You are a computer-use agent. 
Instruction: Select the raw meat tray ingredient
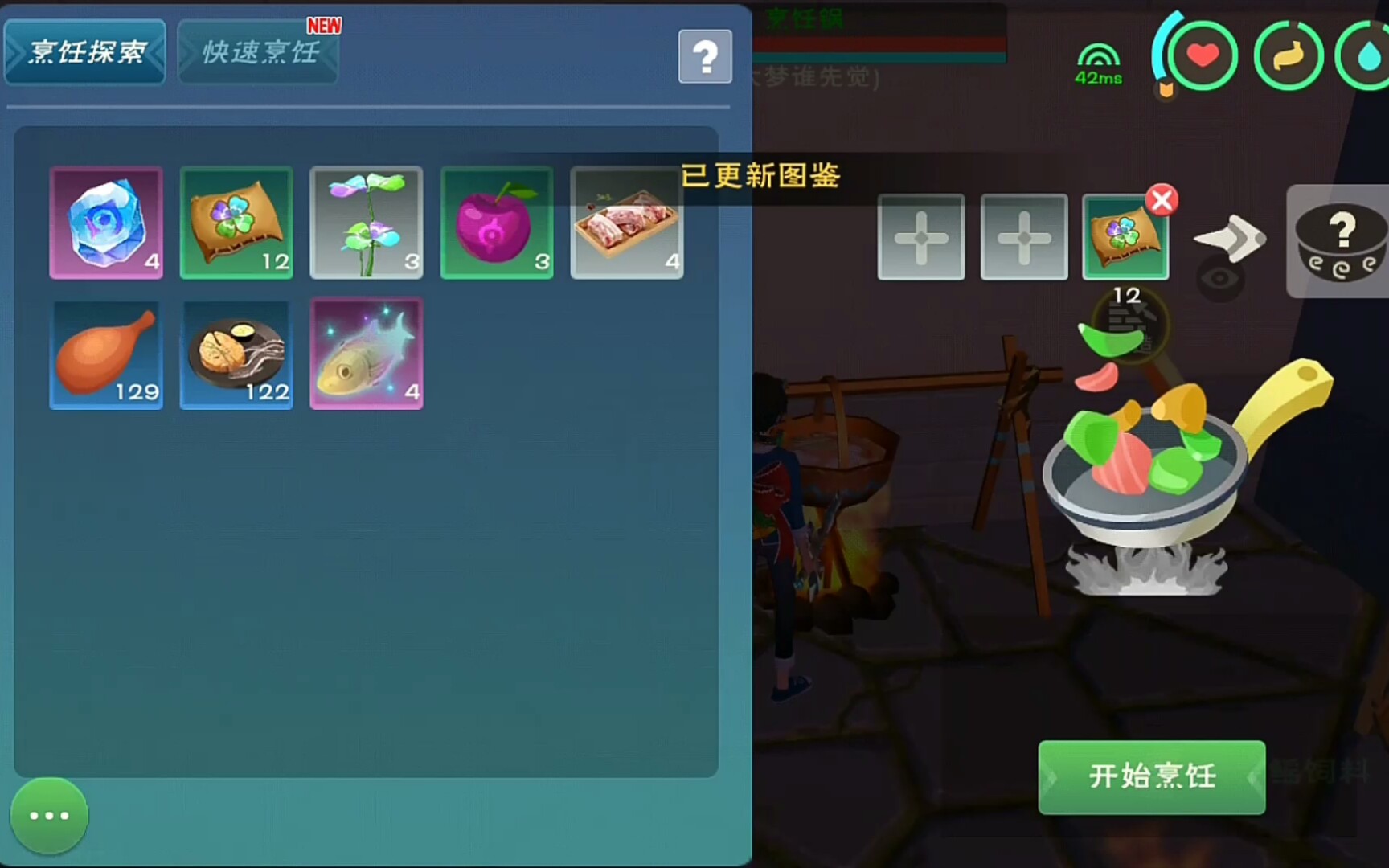[627, 223]
